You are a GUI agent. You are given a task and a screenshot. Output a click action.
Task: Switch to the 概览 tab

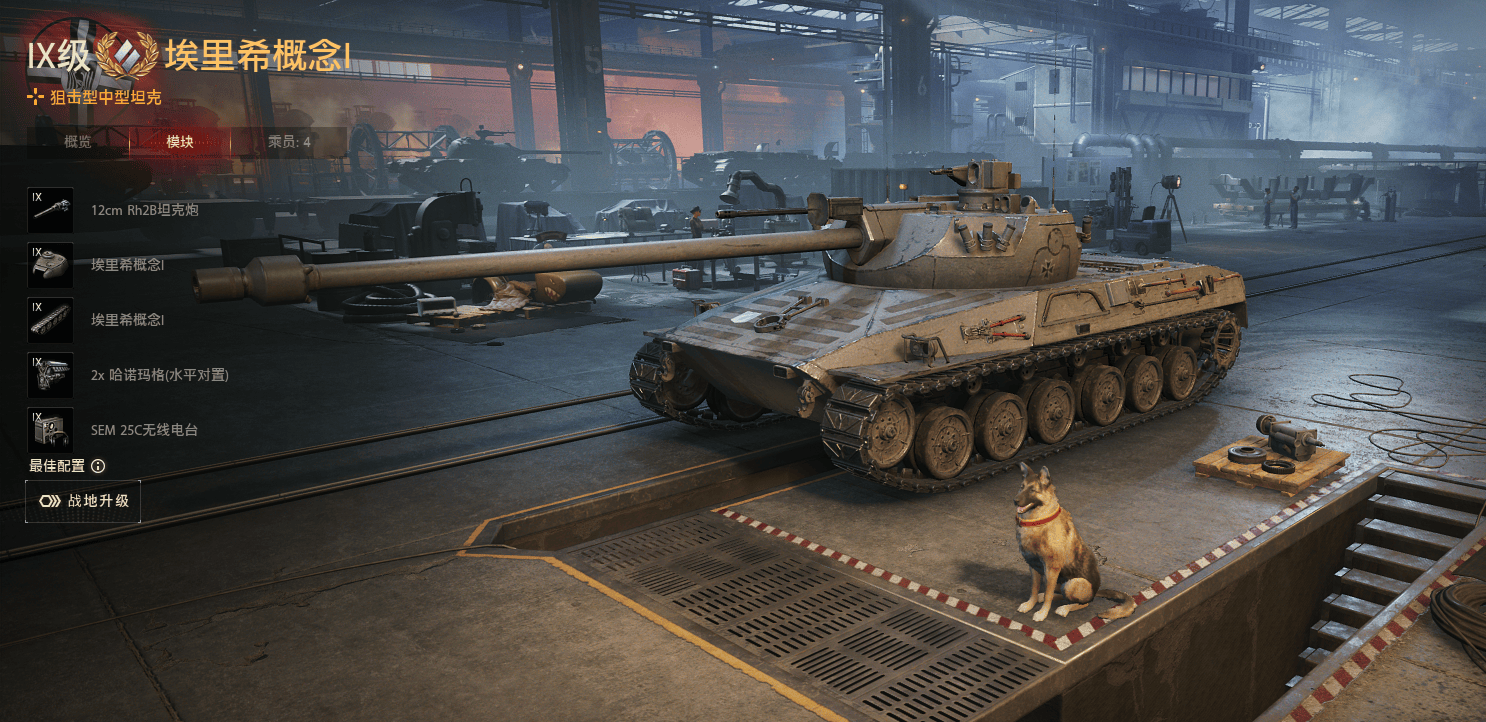pos(78,142)
